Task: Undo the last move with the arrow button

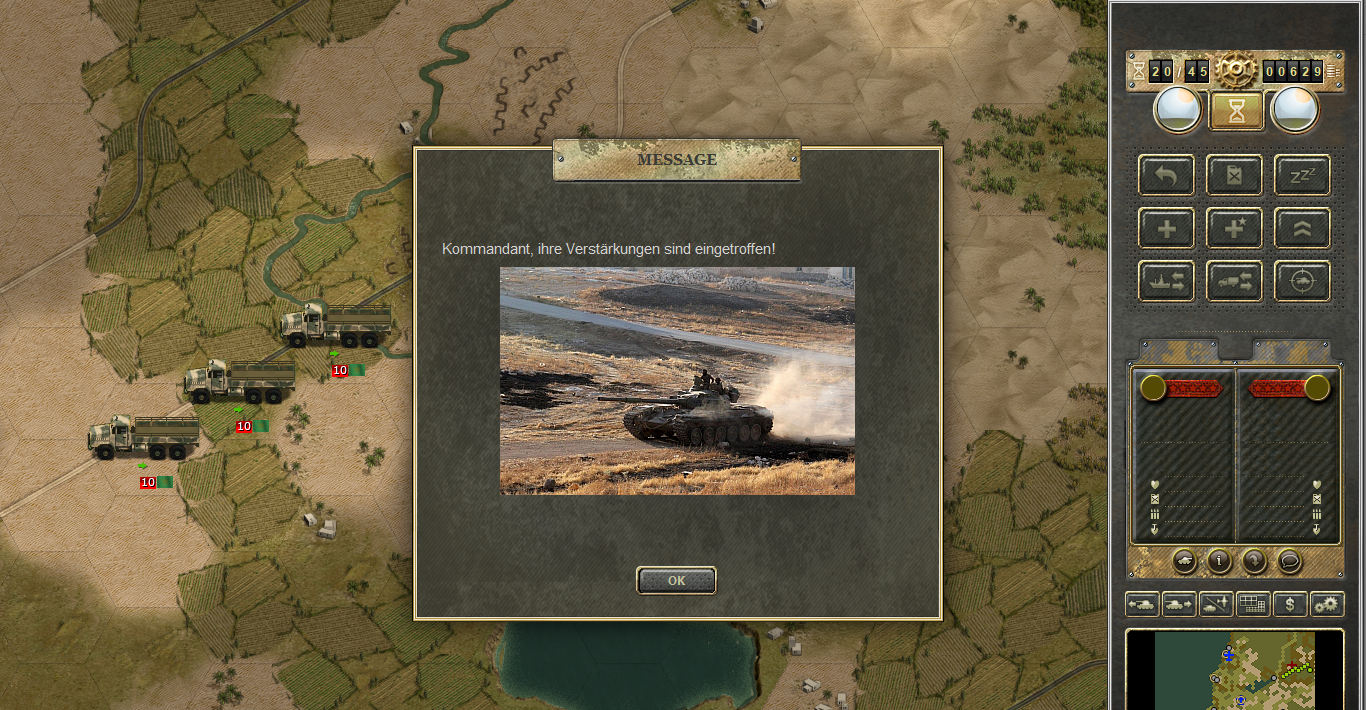Action: pyautogui.click(x=1166, y=175)
